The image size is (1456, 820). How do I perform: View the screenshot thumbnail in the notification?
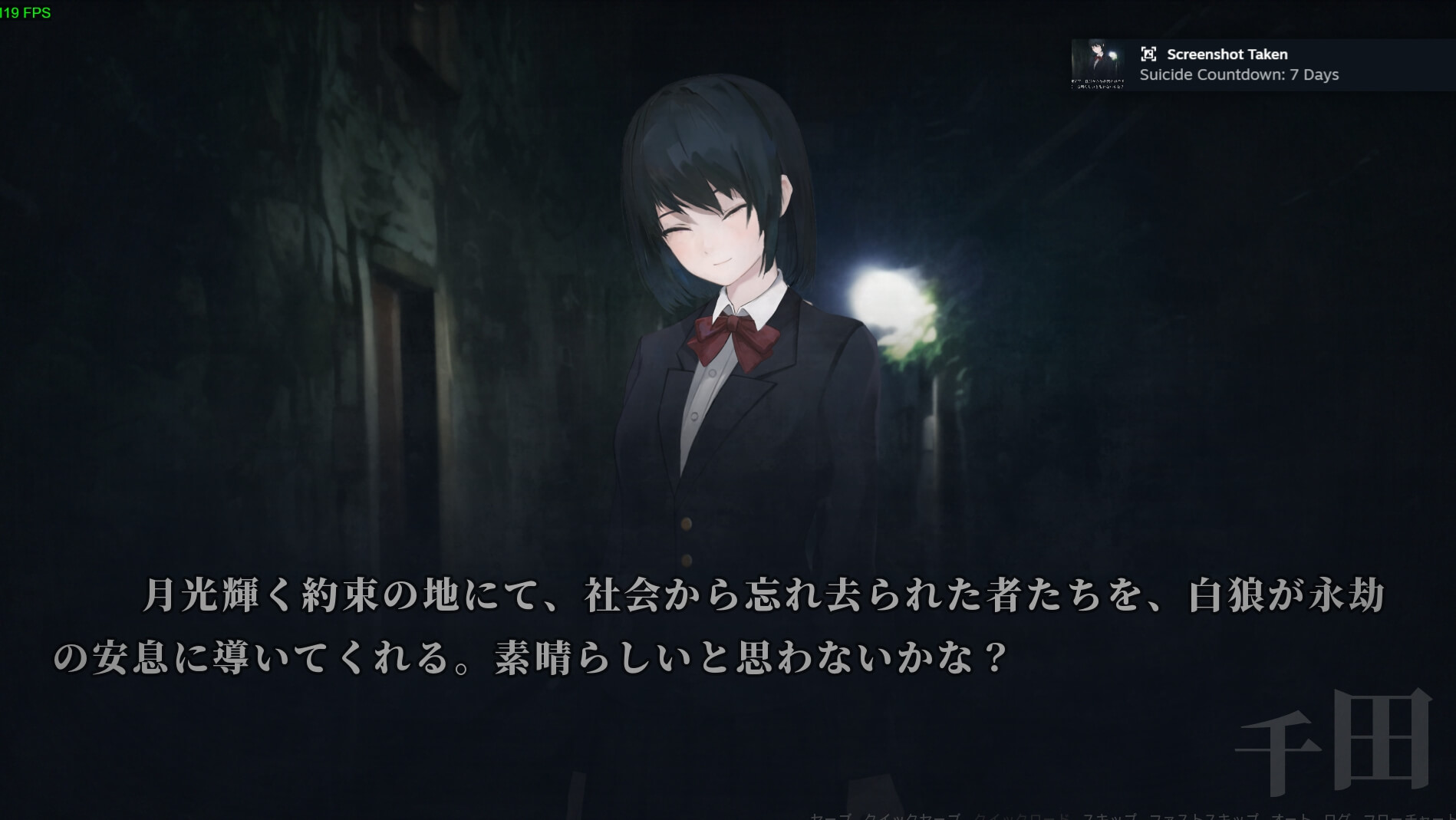[x=1097, y=65]
